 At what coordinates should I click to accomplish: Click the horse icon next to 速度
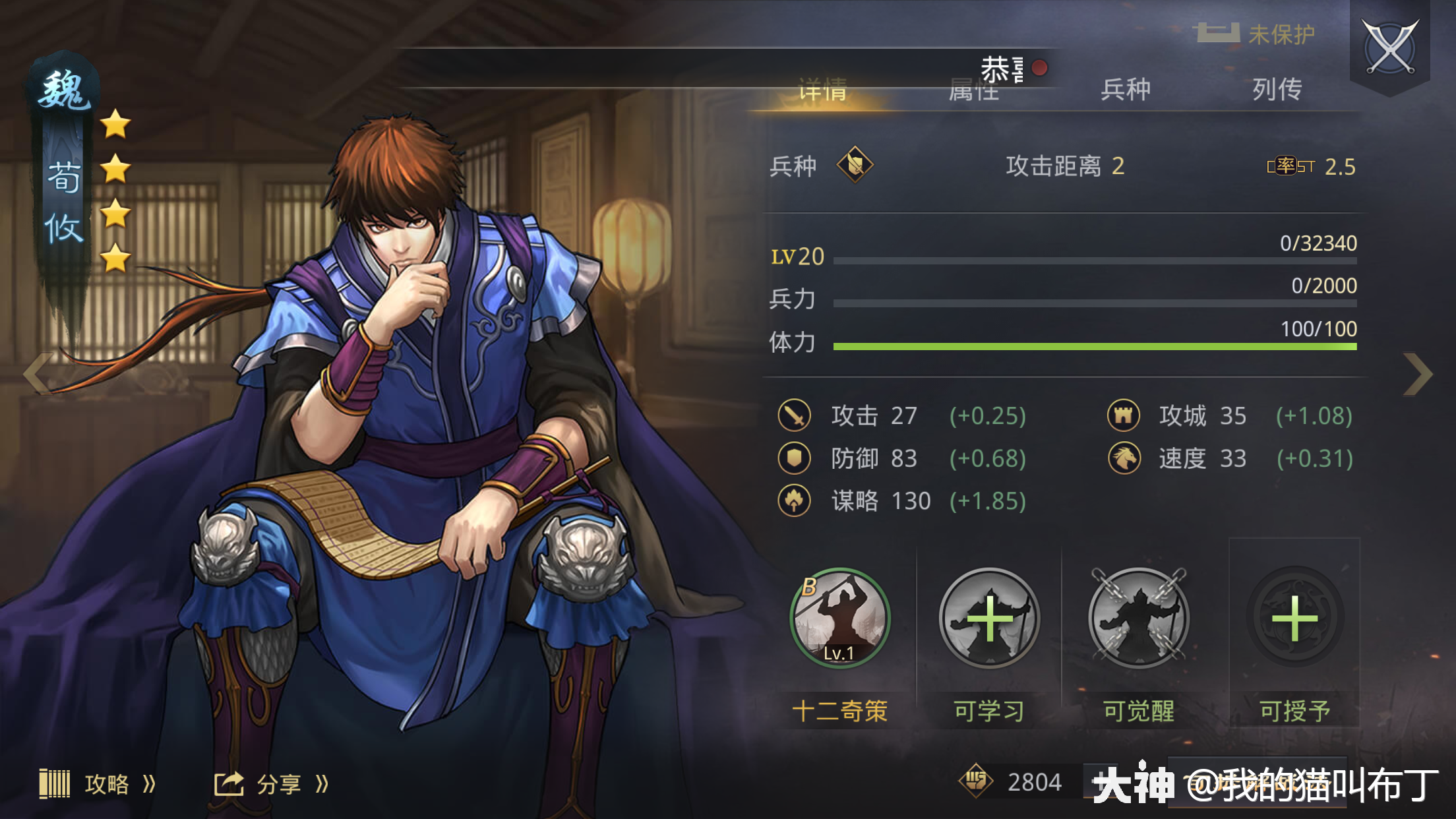(x=1123, y=458)
